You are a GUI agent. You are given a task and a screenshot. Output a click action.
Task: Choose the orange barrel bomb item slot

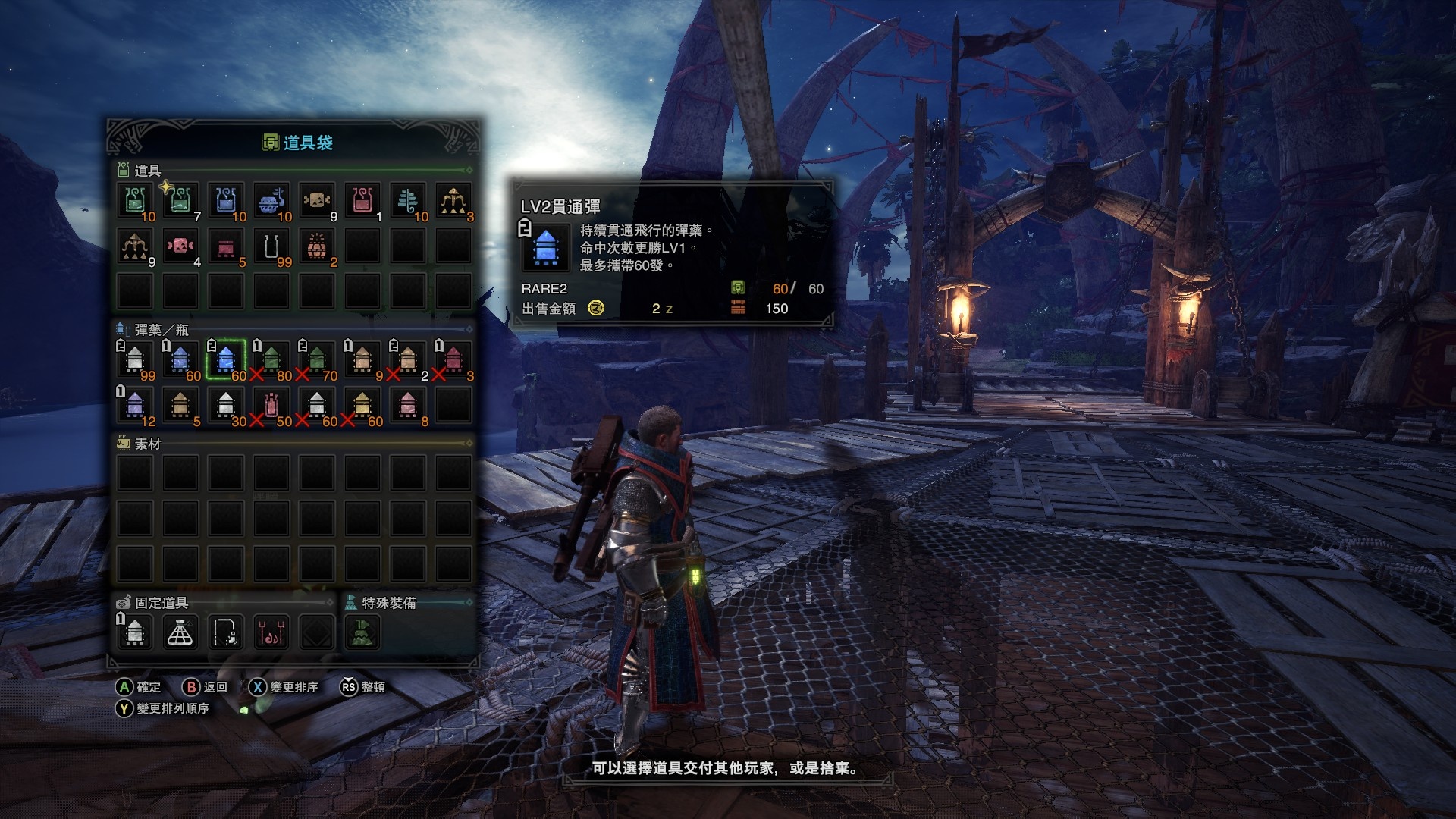point(317,246)
